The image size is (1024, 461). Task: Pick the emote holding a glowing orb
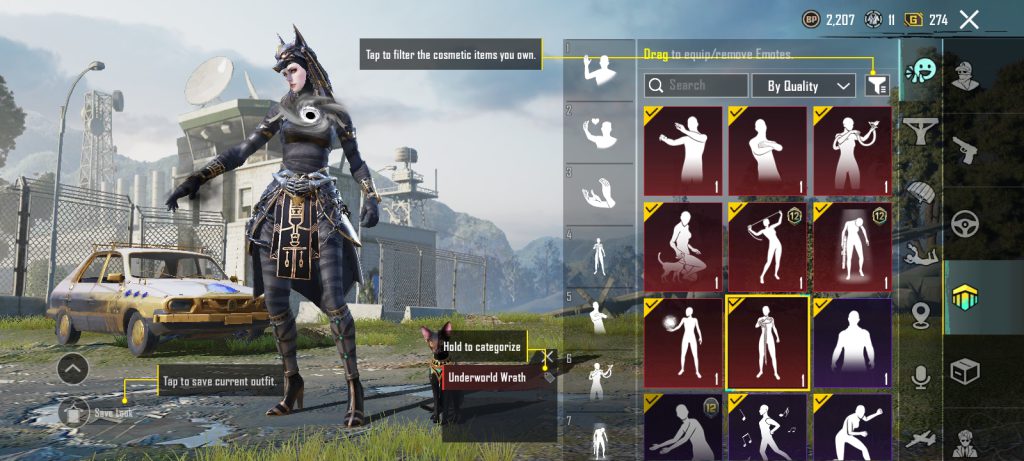coord(683,343)
